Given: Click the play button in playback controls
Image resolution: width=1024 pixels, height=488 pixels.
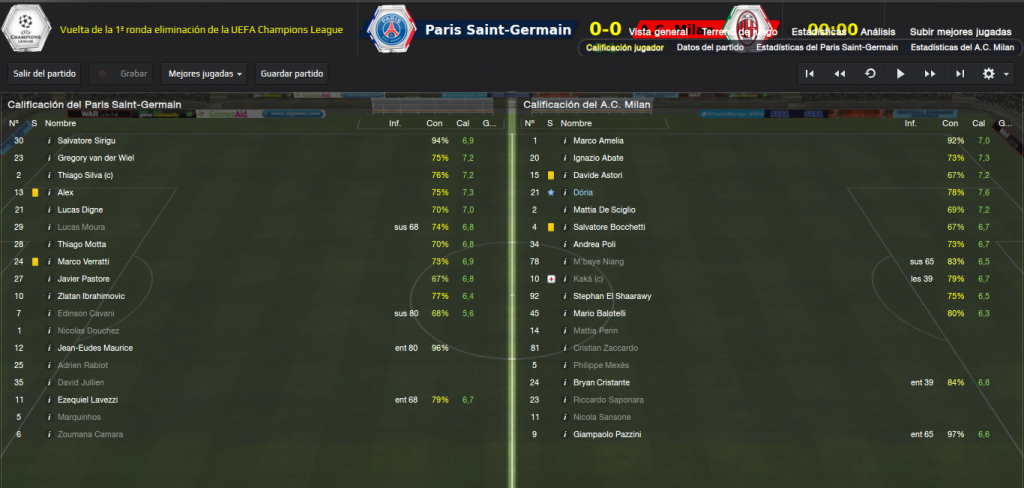Looking at the screenshot, I should click(x=900, y=73).
